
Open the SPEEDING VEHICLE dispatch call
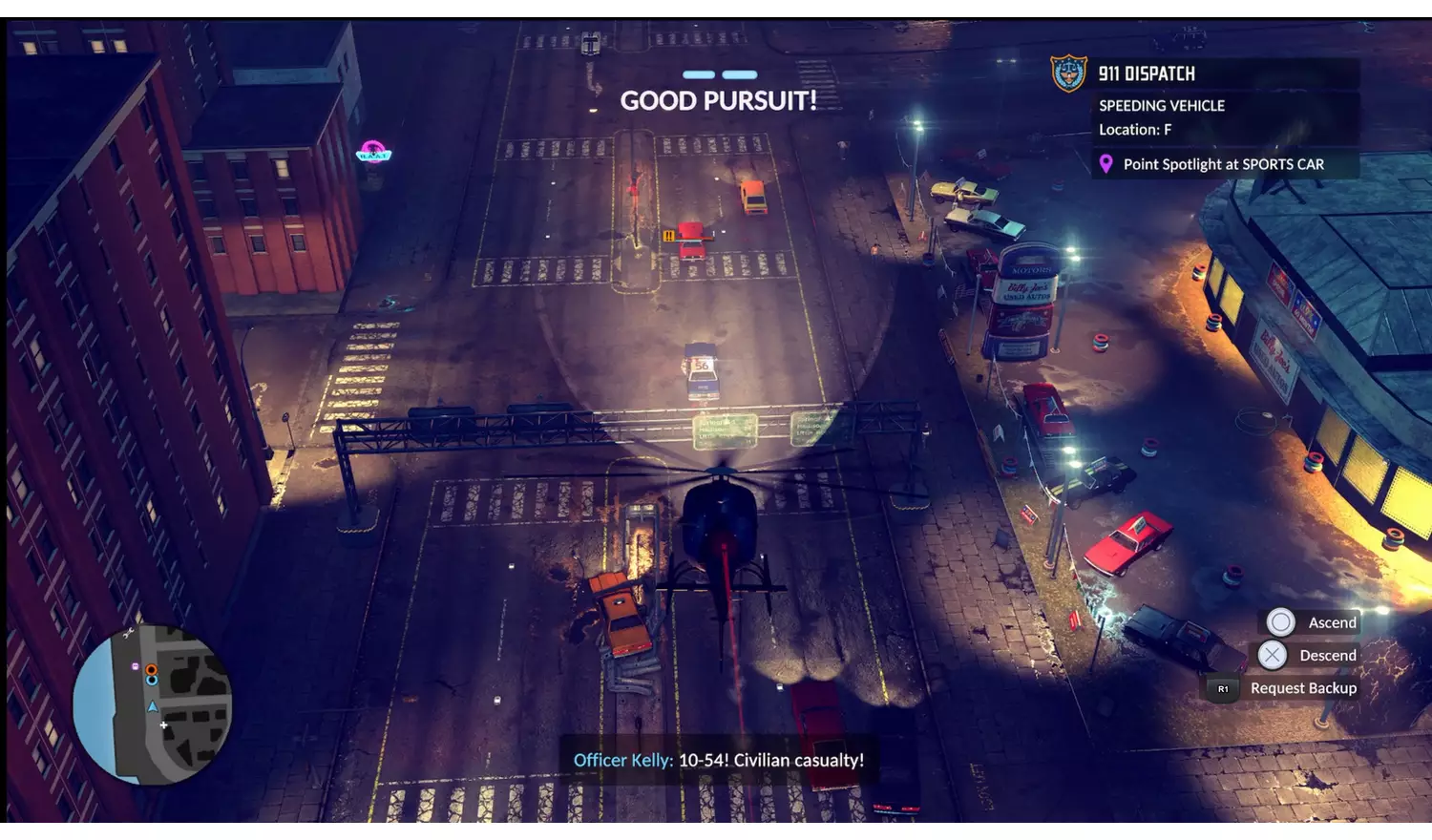[1161, 106]
